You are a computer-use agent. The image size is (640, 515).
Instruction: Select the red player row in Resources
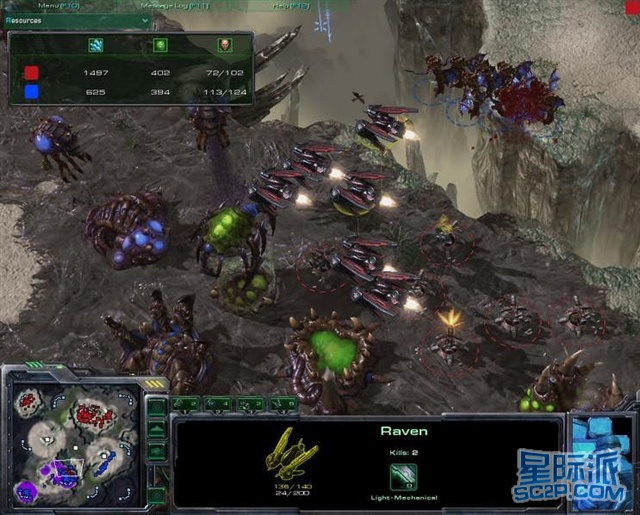[130, 73]
